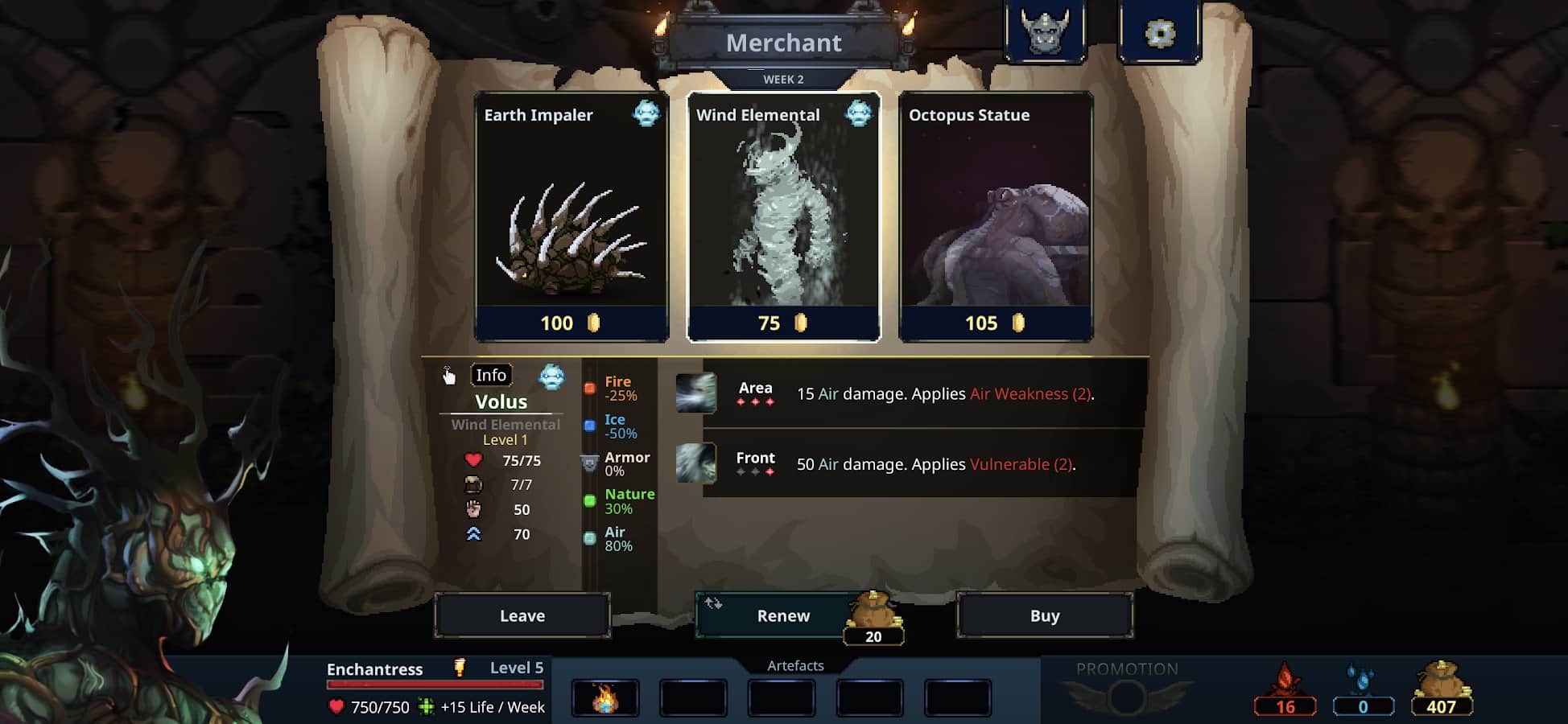Renew the merchant's offers for 20 gold
The width and height of the screenshot is (1568, 724).
[x=783, y=615]
